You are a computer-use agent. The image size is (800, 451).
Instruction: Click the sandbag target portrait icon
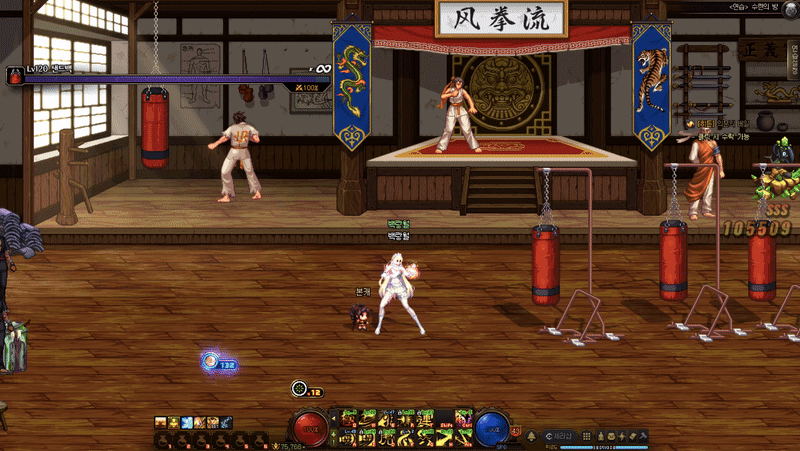[x=16, y=76]
